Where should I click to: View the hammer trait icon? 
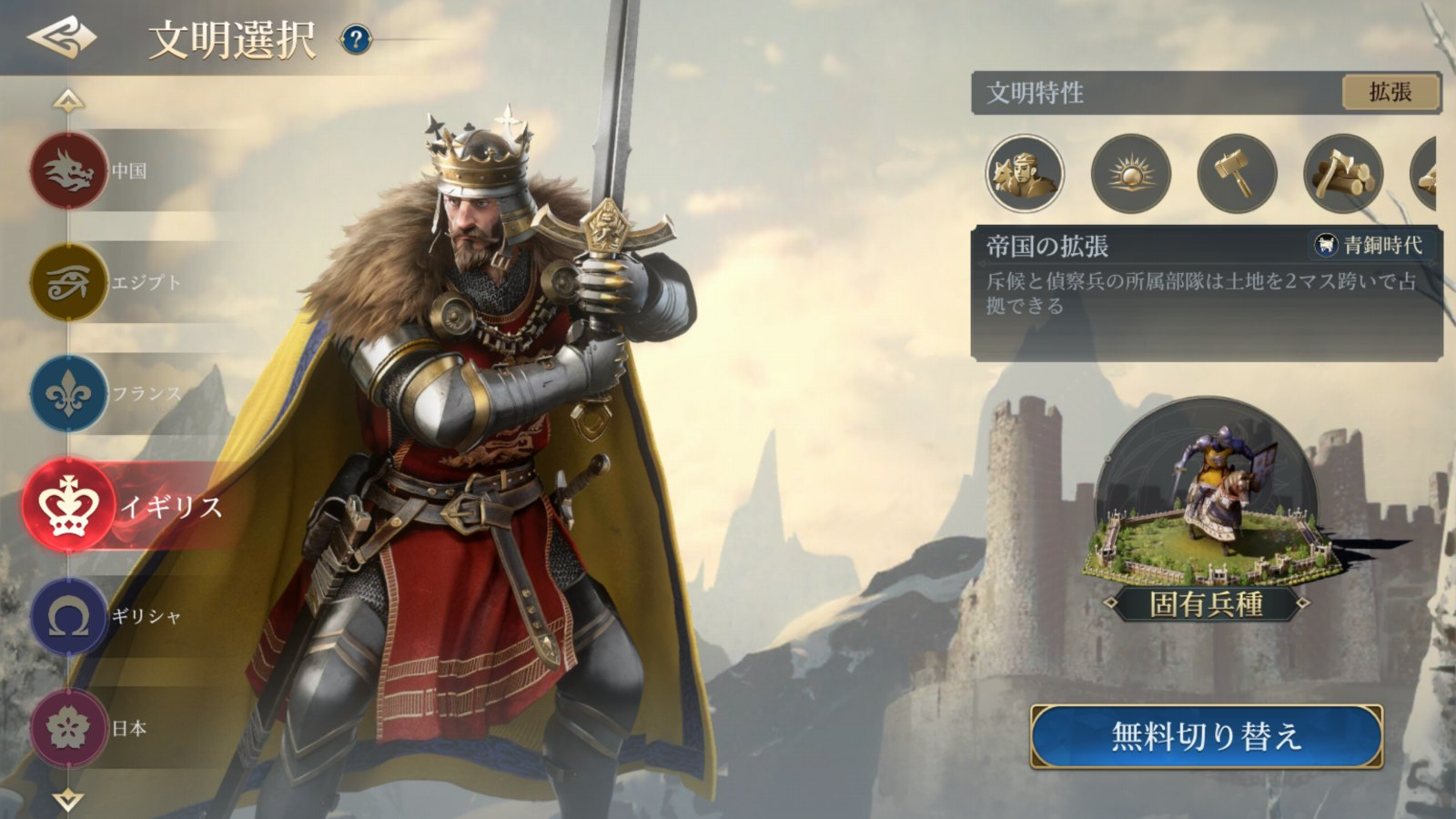point(1237,173)
